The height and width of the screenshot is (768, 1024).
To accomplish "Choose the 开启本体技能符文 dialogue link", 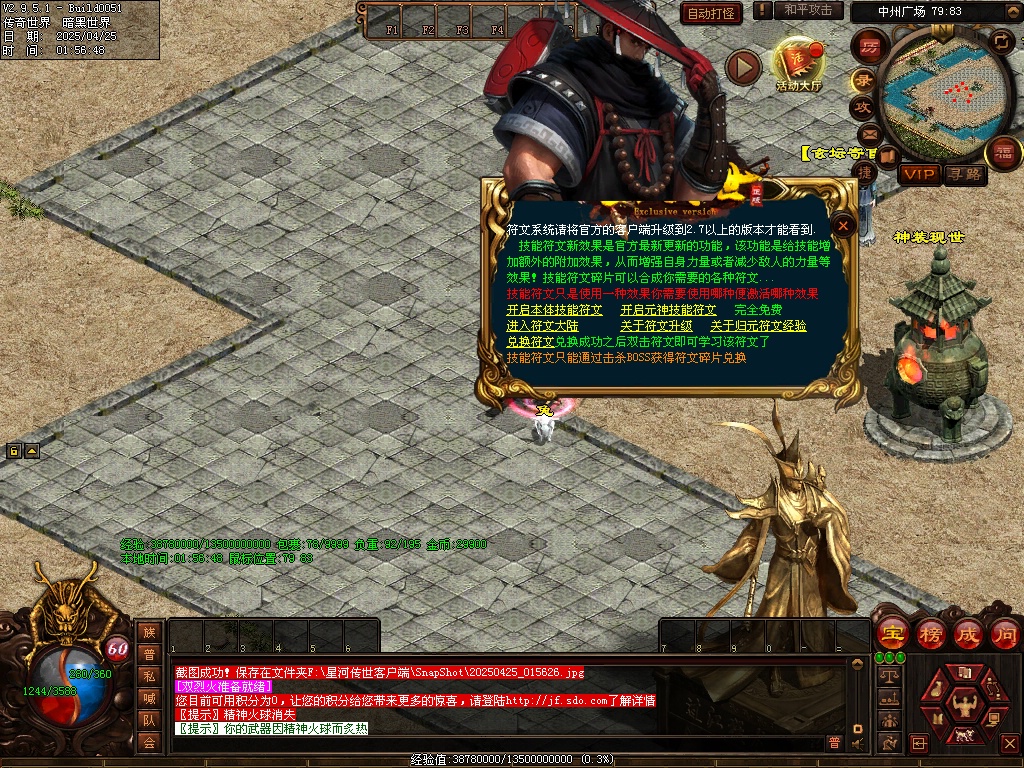I will [x=554, y=310].
